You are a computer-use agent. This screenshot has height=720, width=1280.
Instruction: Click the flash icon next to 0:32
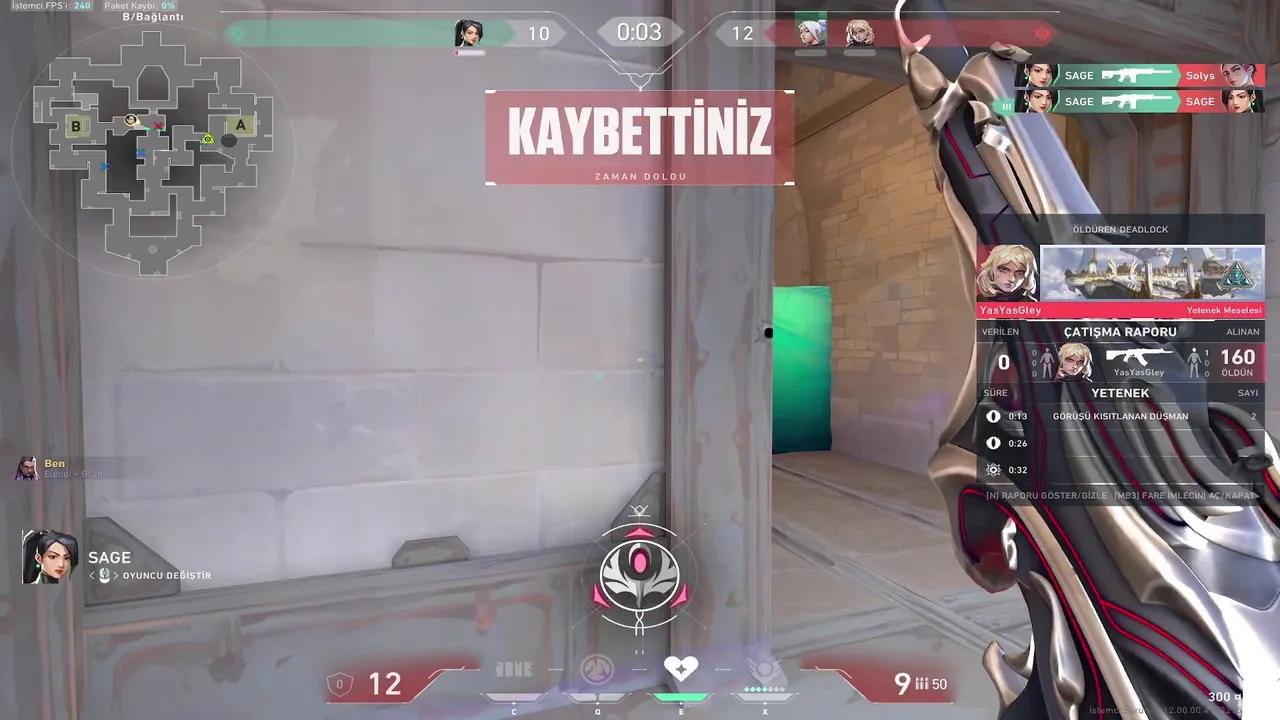pos(993,469)
